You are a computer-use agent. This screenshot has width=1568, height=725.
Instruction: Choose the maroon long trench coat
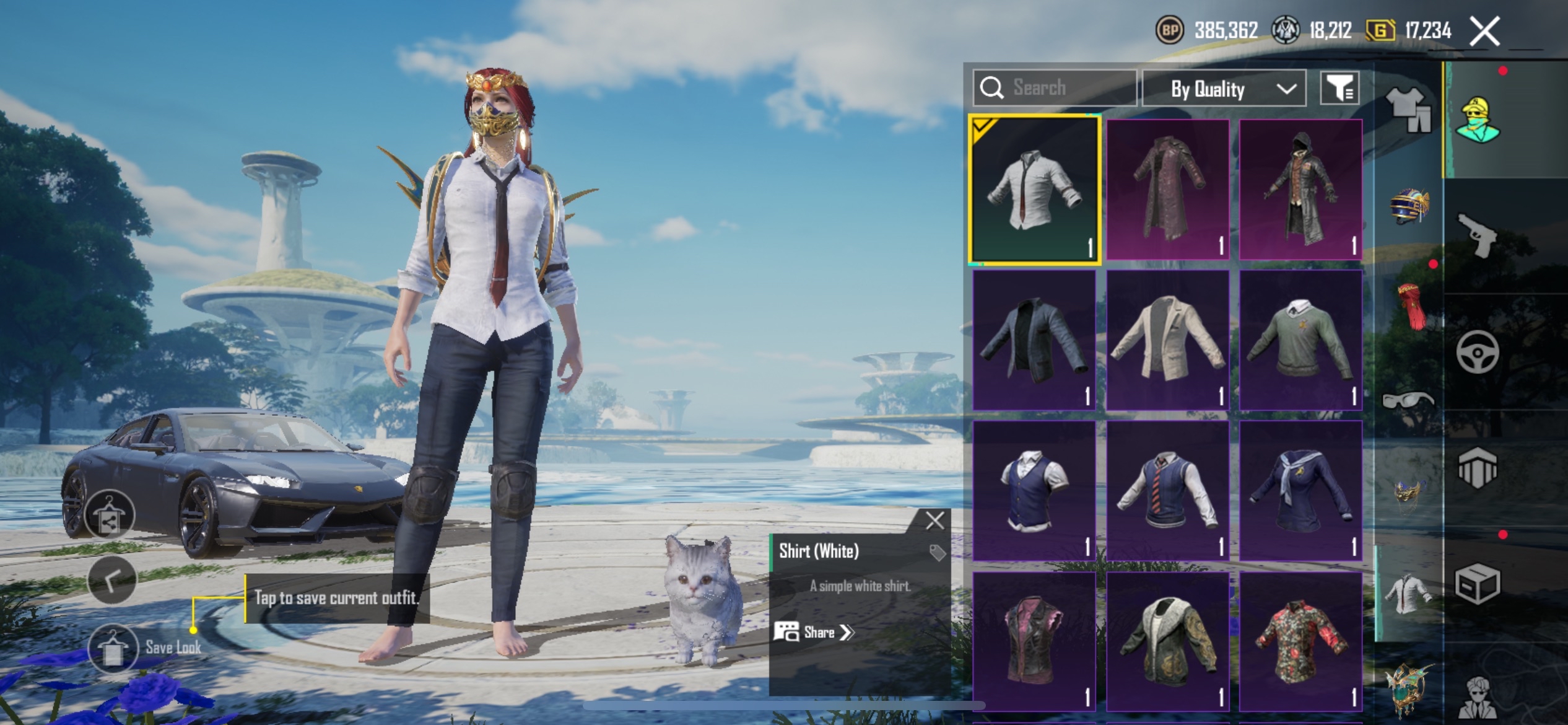tap(1167, 190)
